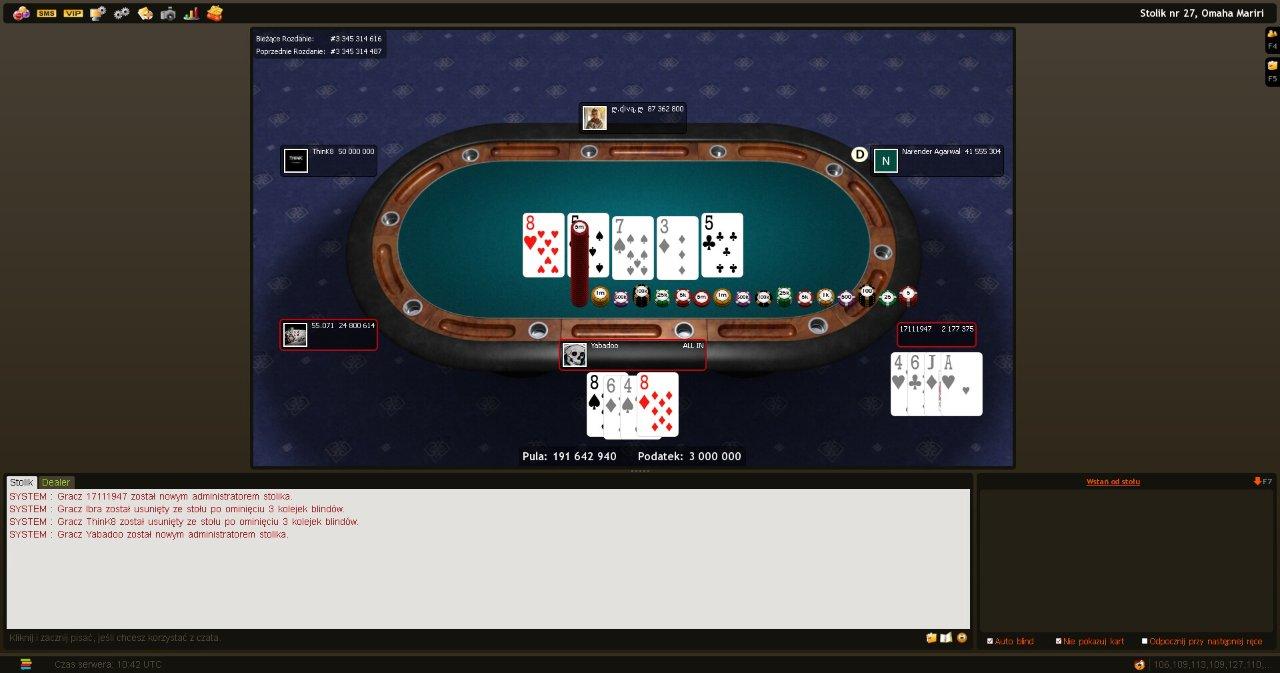Screen dimensions: 1280x673
Task: Click the chat input field
Action: [x=460, y=638]
